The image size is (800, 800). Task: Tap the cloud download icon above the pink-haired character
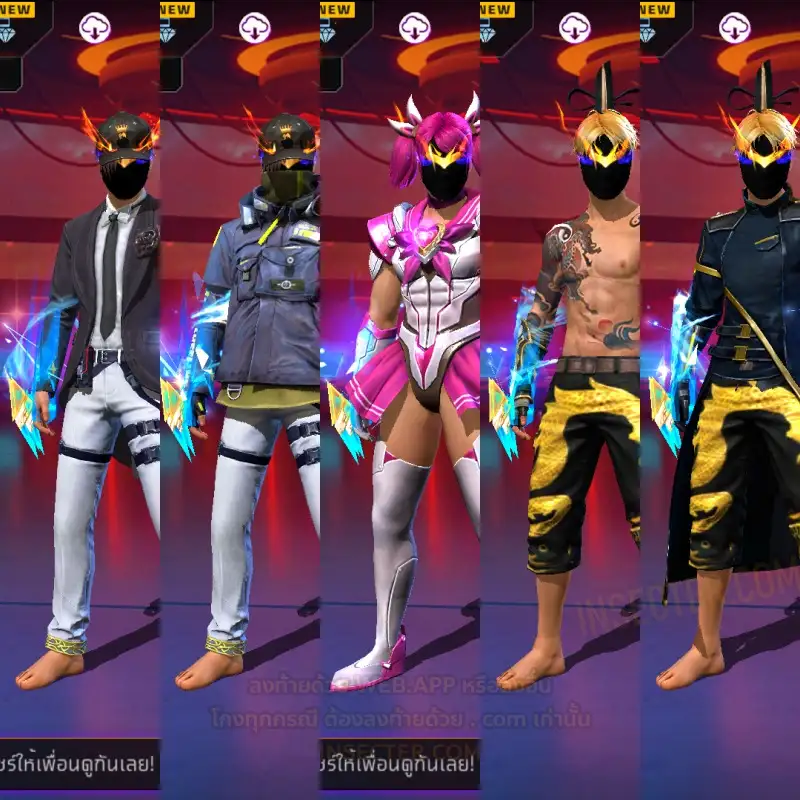pyautogui.click(x=414, y=27)
